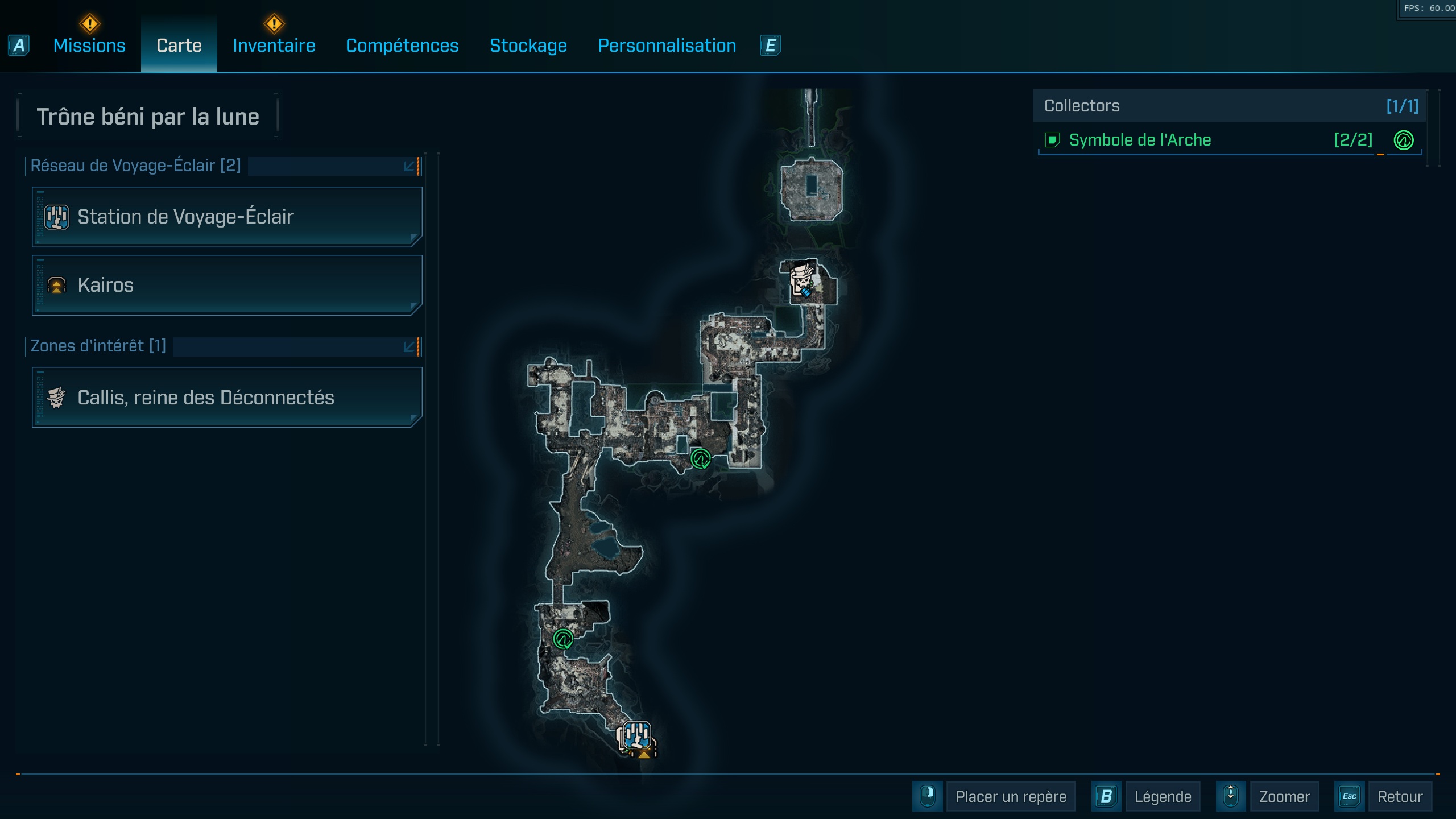The image size is (1456, 819).
Task: Click the active Carte tab
Action: (x=179, y=45)
